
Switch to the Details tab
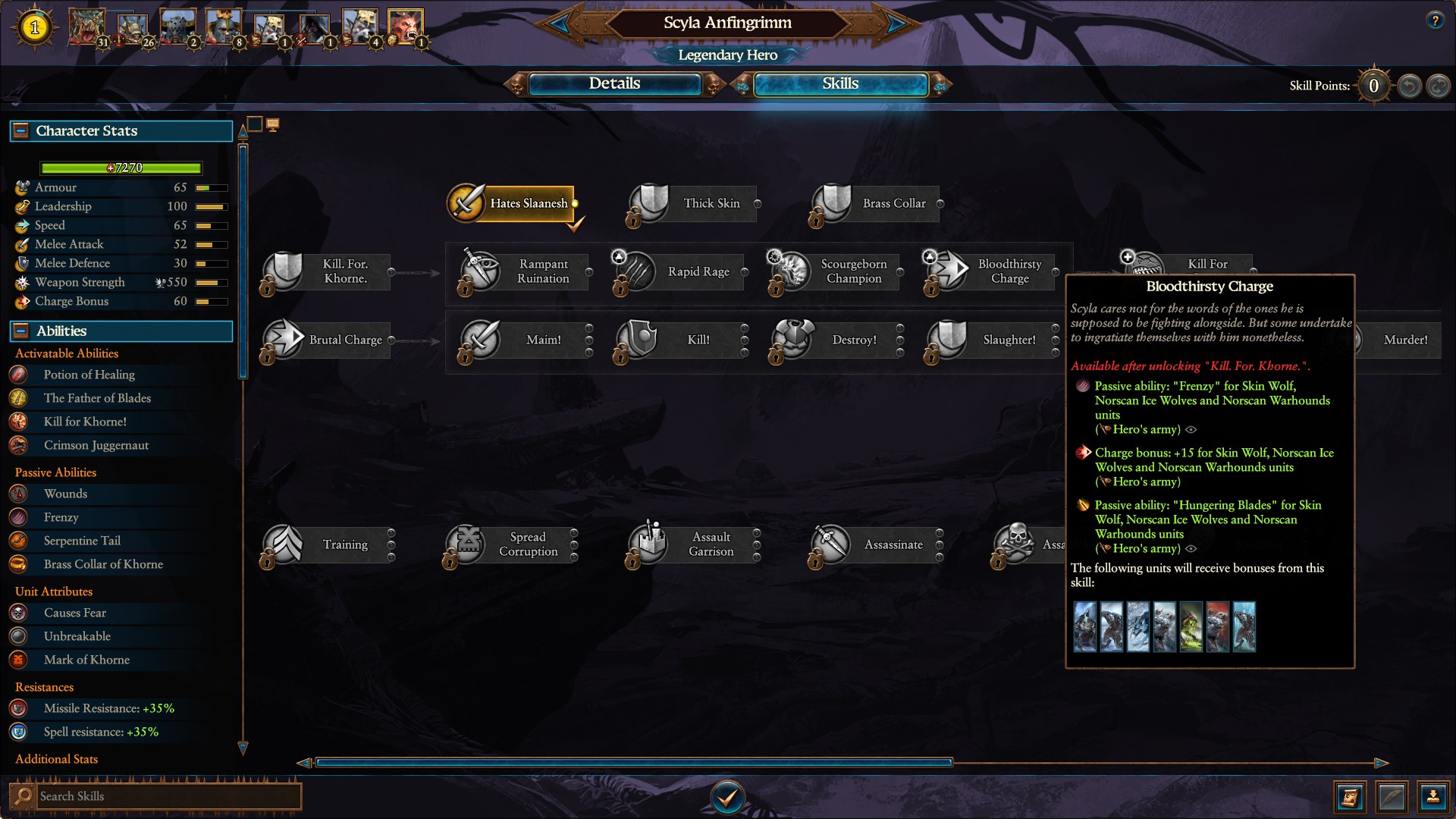pyautogui.click(x=616, y=84)
